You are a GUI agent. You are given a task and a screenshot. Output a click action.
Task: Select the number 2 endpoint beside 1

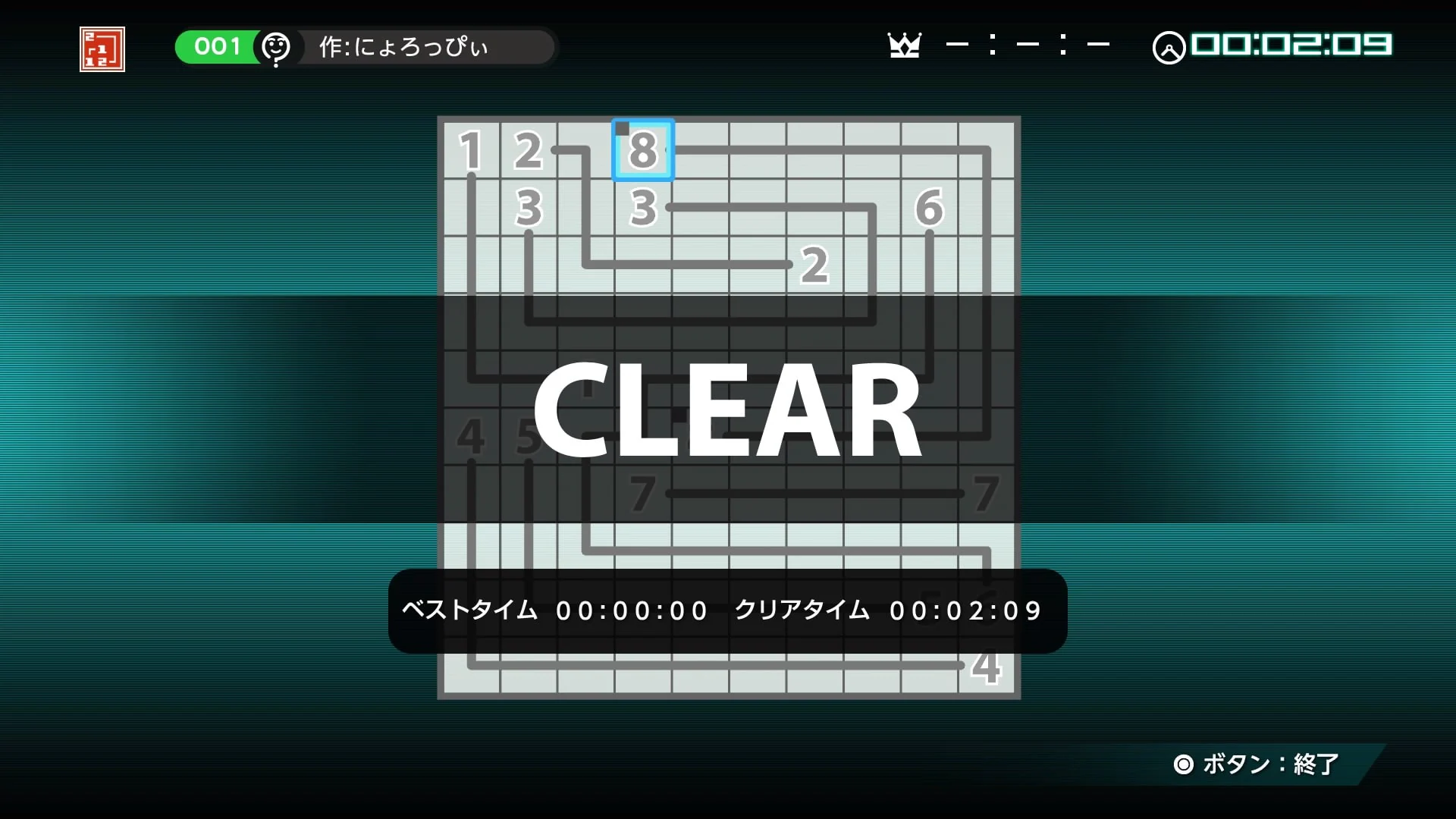(x=529, y=149)
